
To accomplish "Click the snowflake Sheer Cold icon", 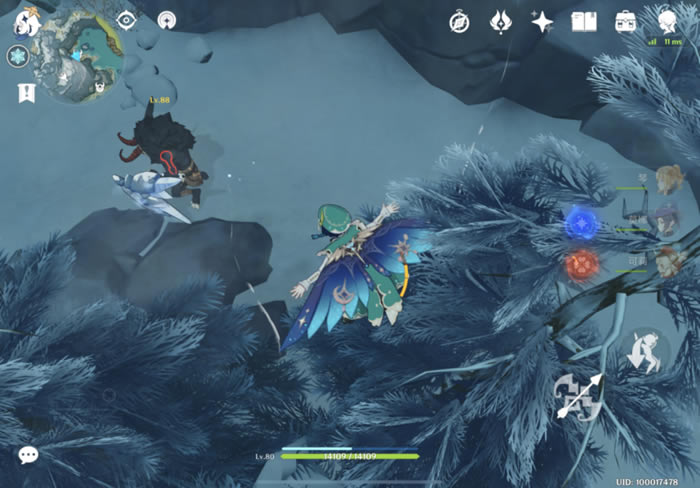I will 18,56.
